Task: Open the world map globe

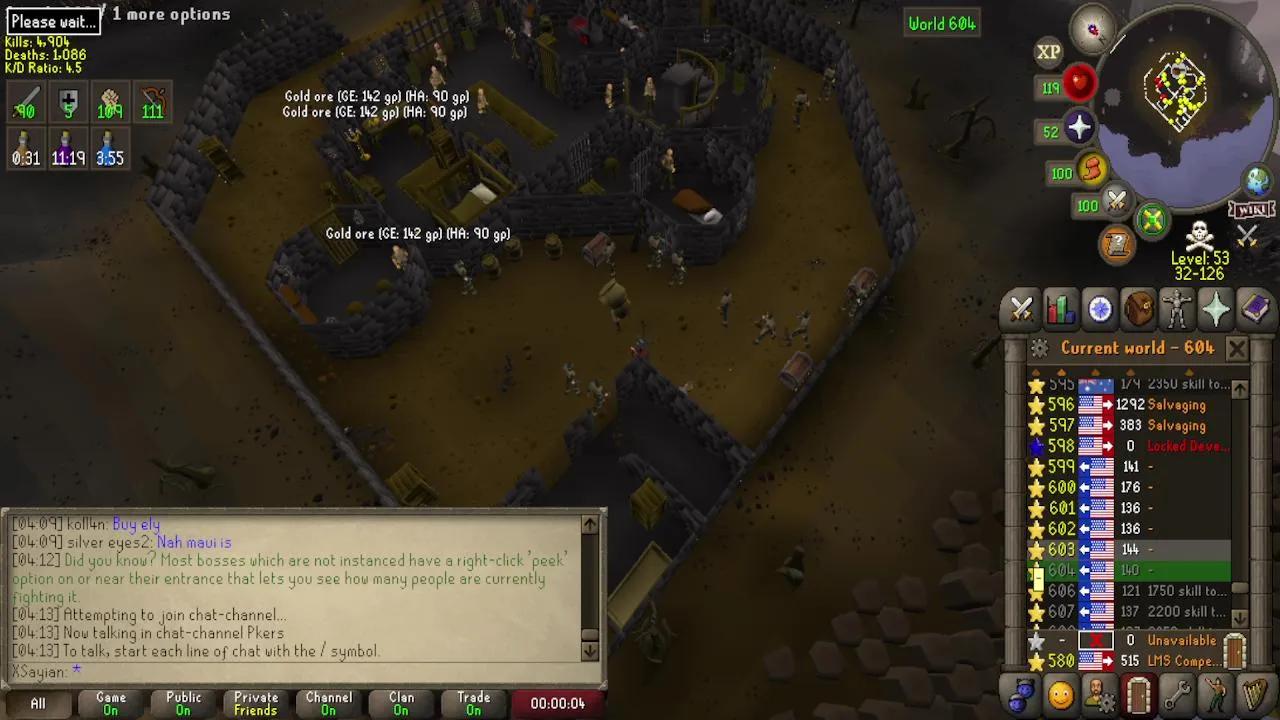Action: (x=1257, y=181)
